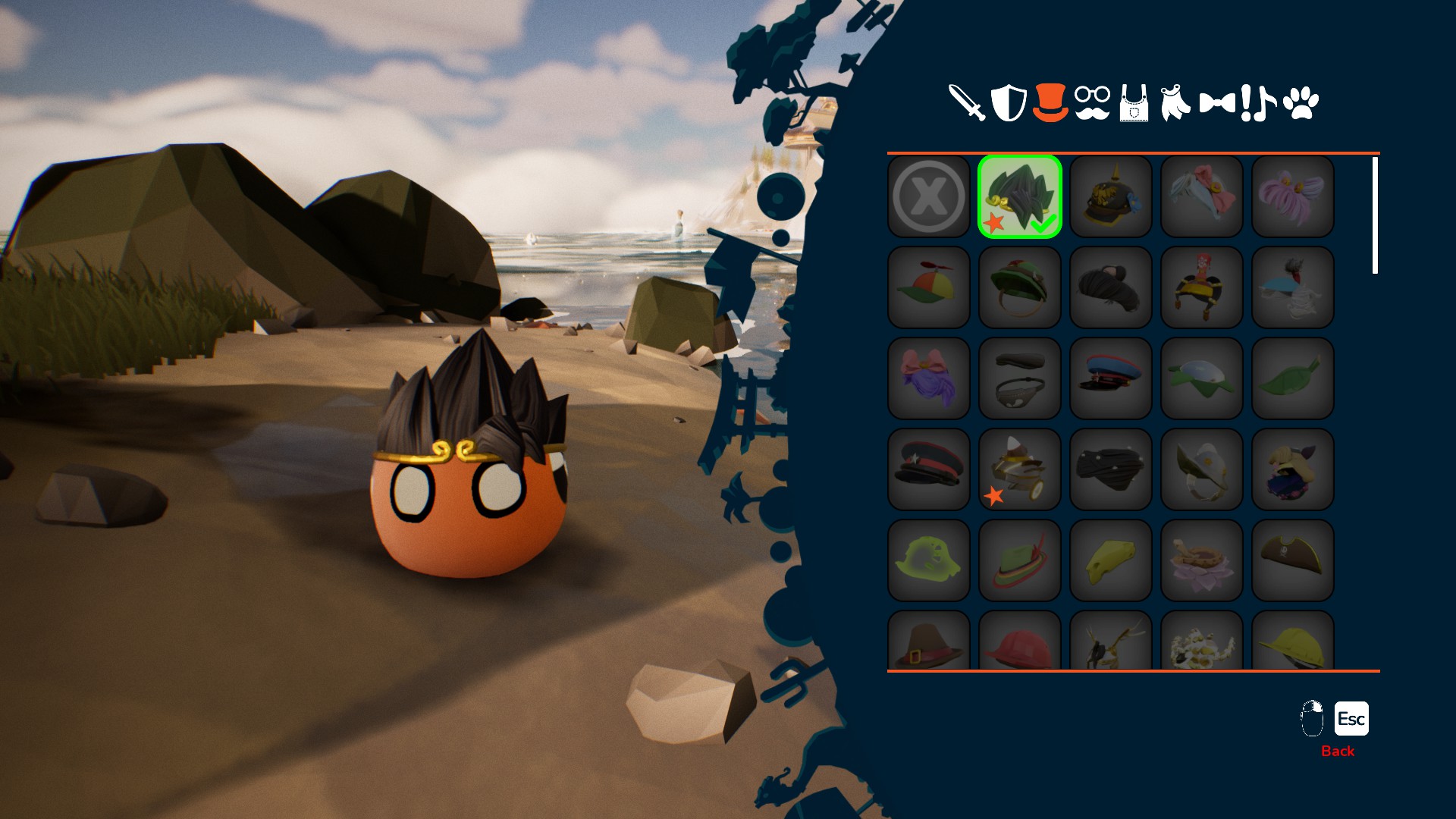
Task: Equip the black hair bun
Action: 1110,287
